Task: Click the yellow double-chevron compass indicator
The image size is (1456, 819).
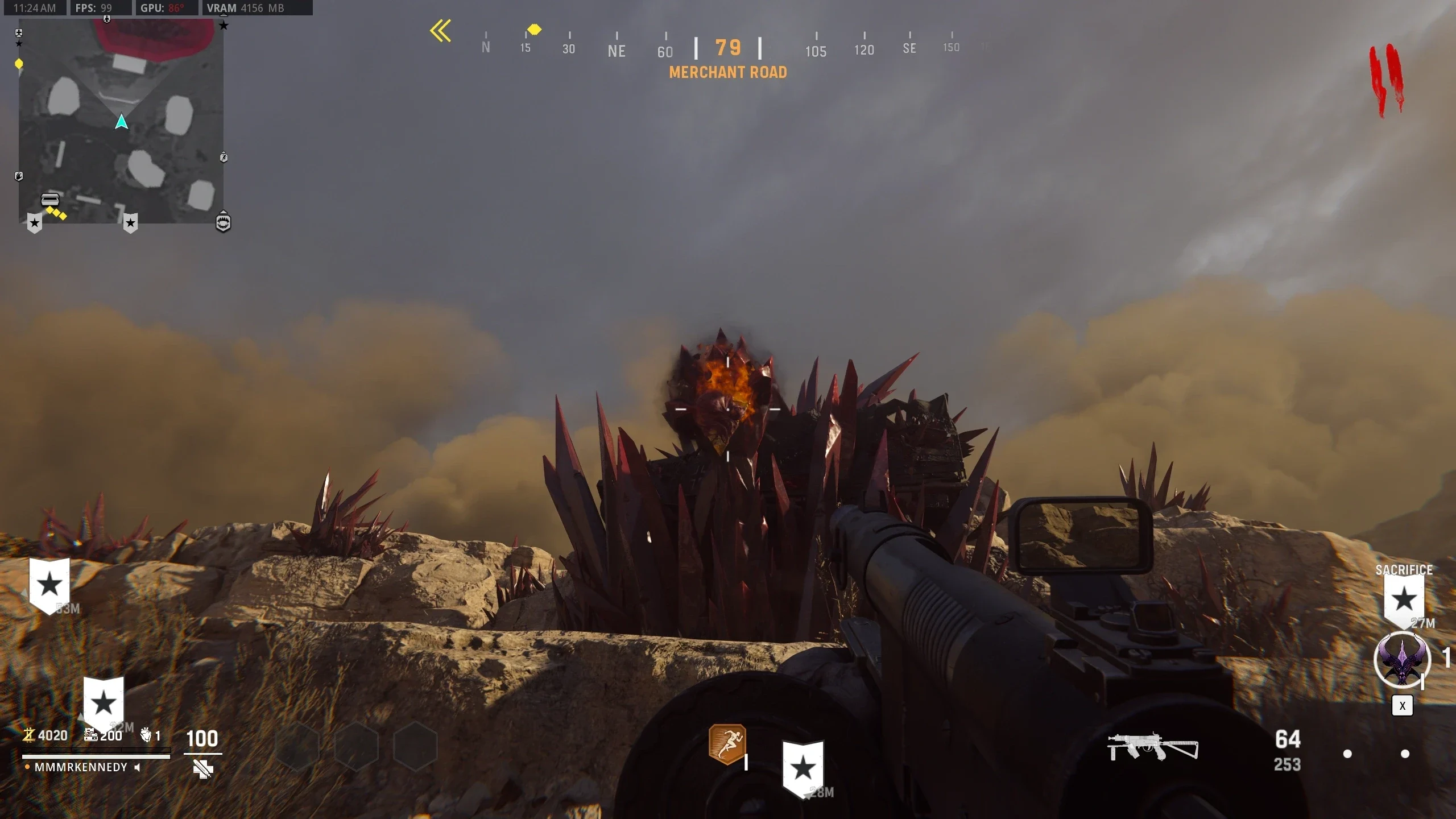Action: coord(441,31)
